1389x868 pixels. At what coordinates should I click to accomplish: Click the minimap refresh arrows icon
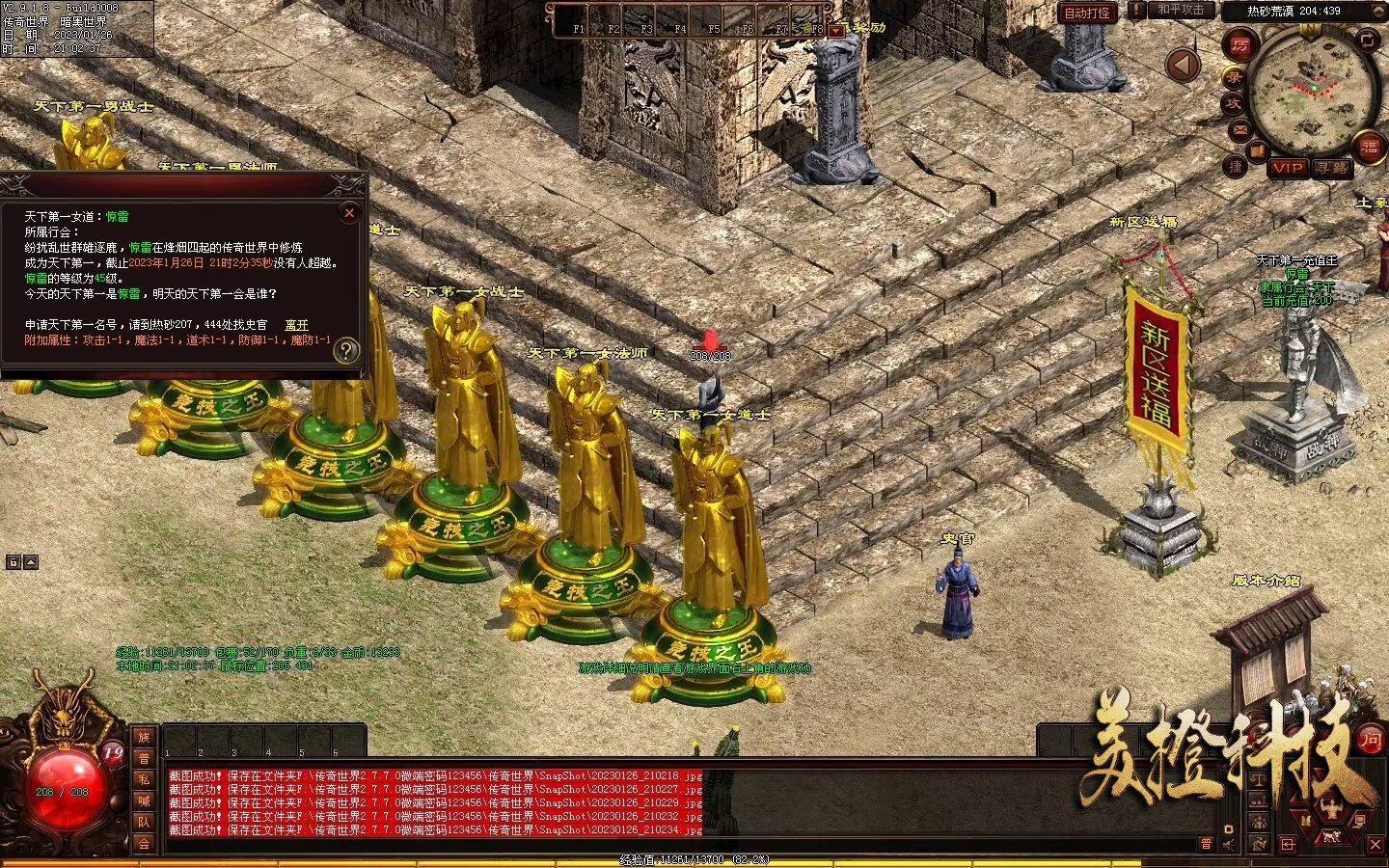(1367, 40)
